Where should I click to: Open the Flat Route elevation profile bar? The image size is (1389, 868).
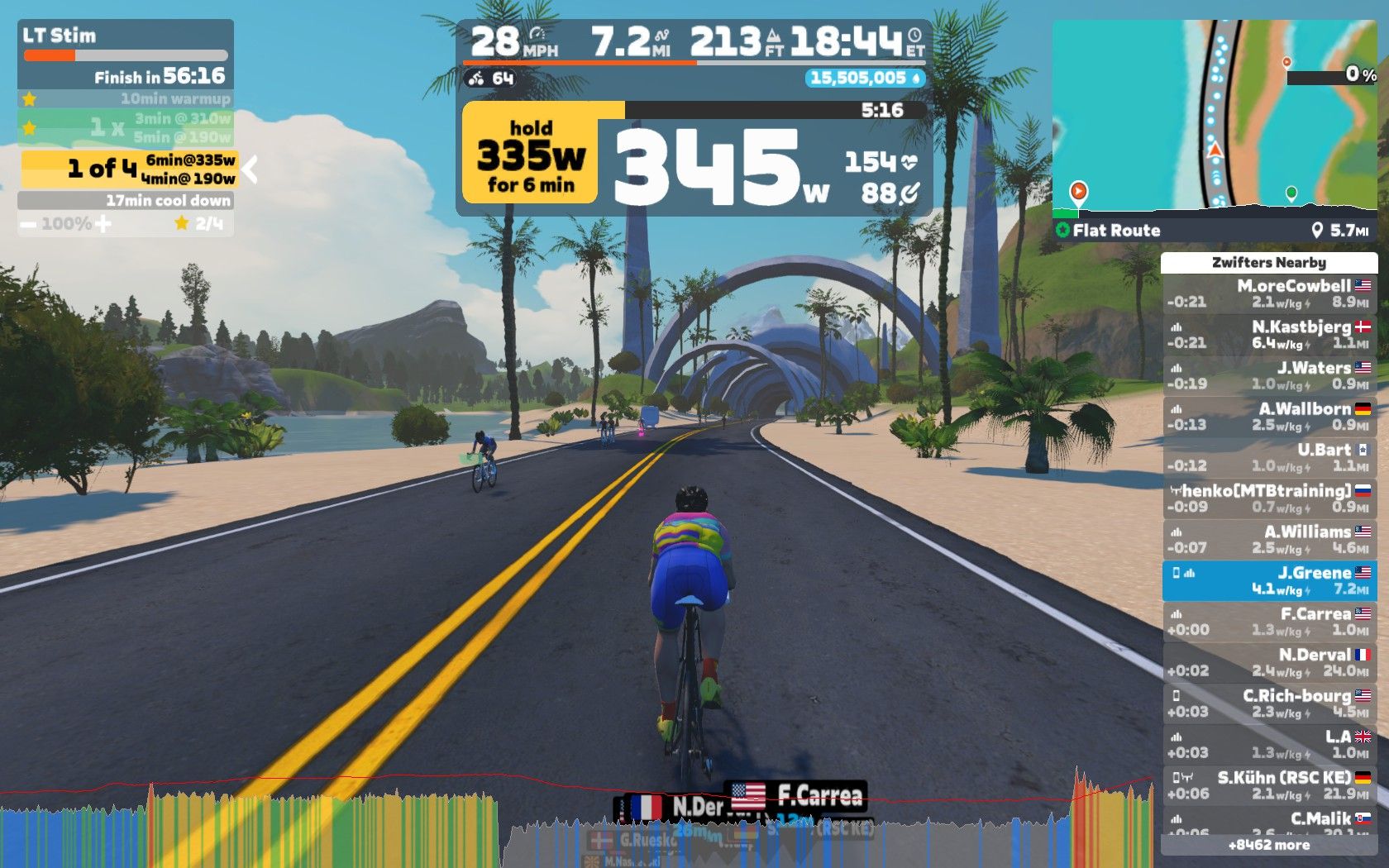(x=1214, y=230)
